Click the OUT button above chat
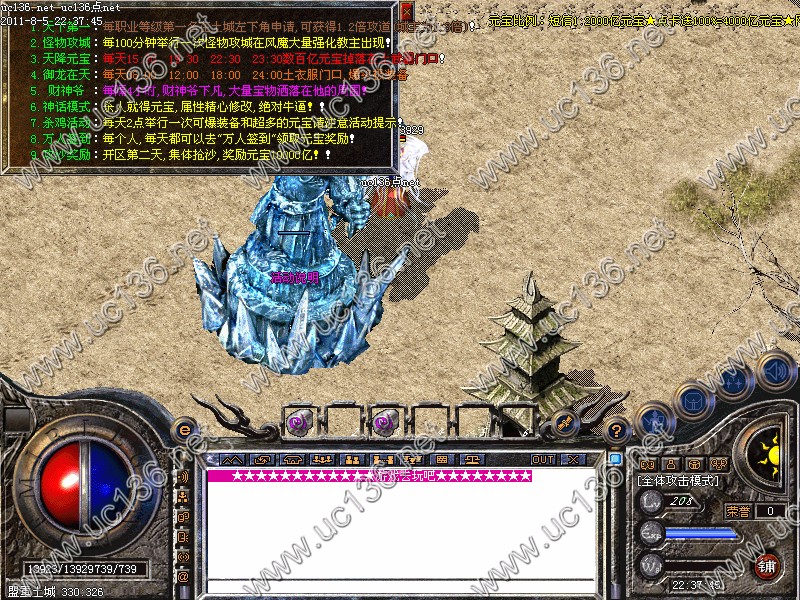 543,459
